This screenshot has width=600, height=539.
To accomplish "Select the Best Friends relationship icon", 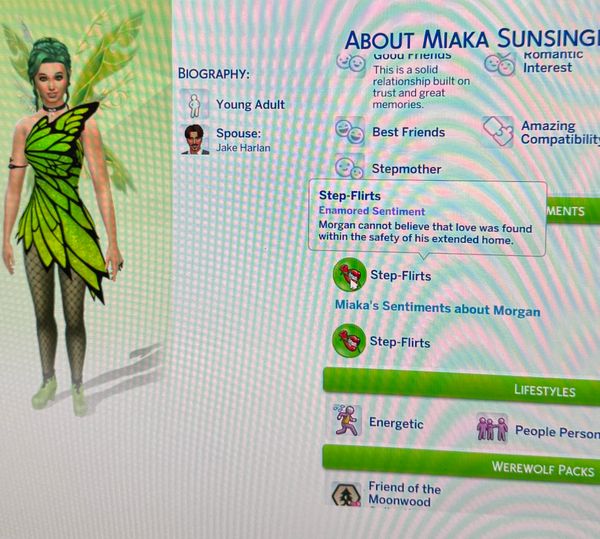I will 350,132.
